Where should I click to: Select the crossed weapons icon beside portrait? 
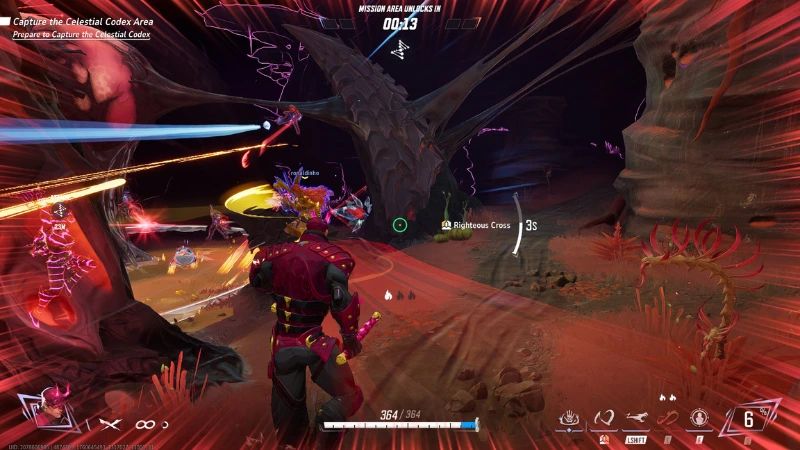pyautogui.click(x=108, y=425)
